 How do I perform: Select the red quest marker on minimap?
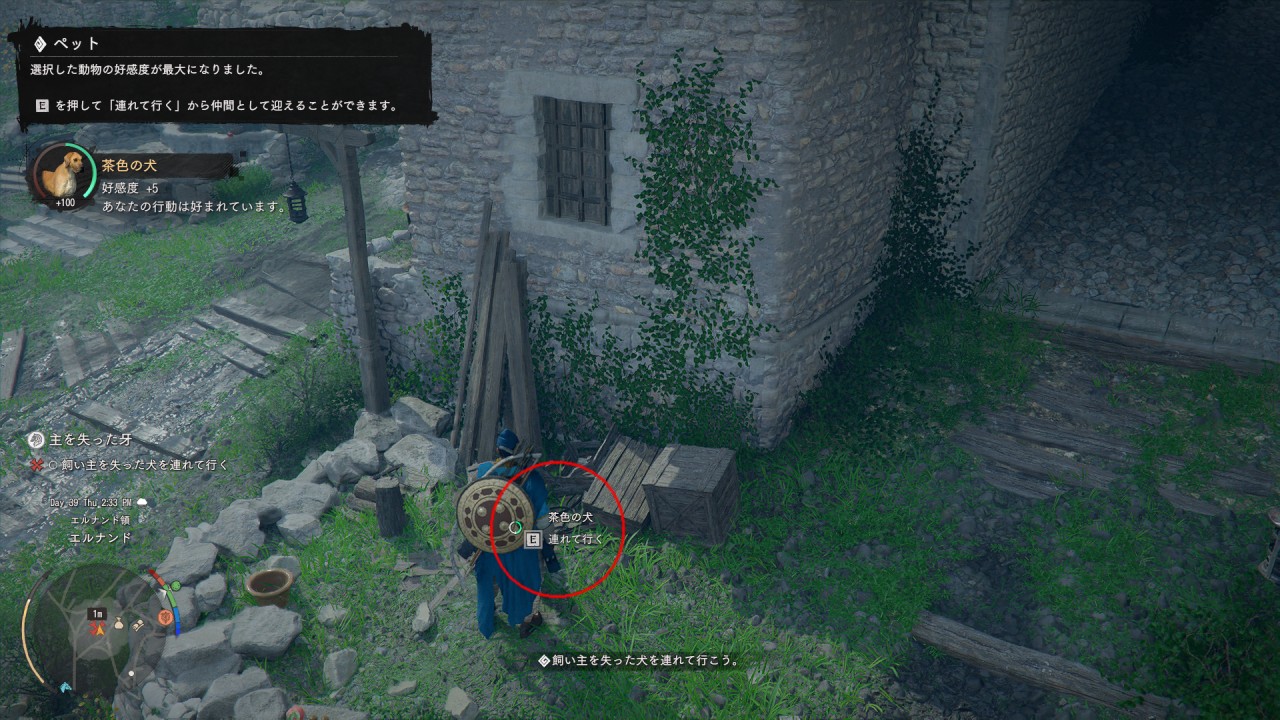(x=98, y=629)
